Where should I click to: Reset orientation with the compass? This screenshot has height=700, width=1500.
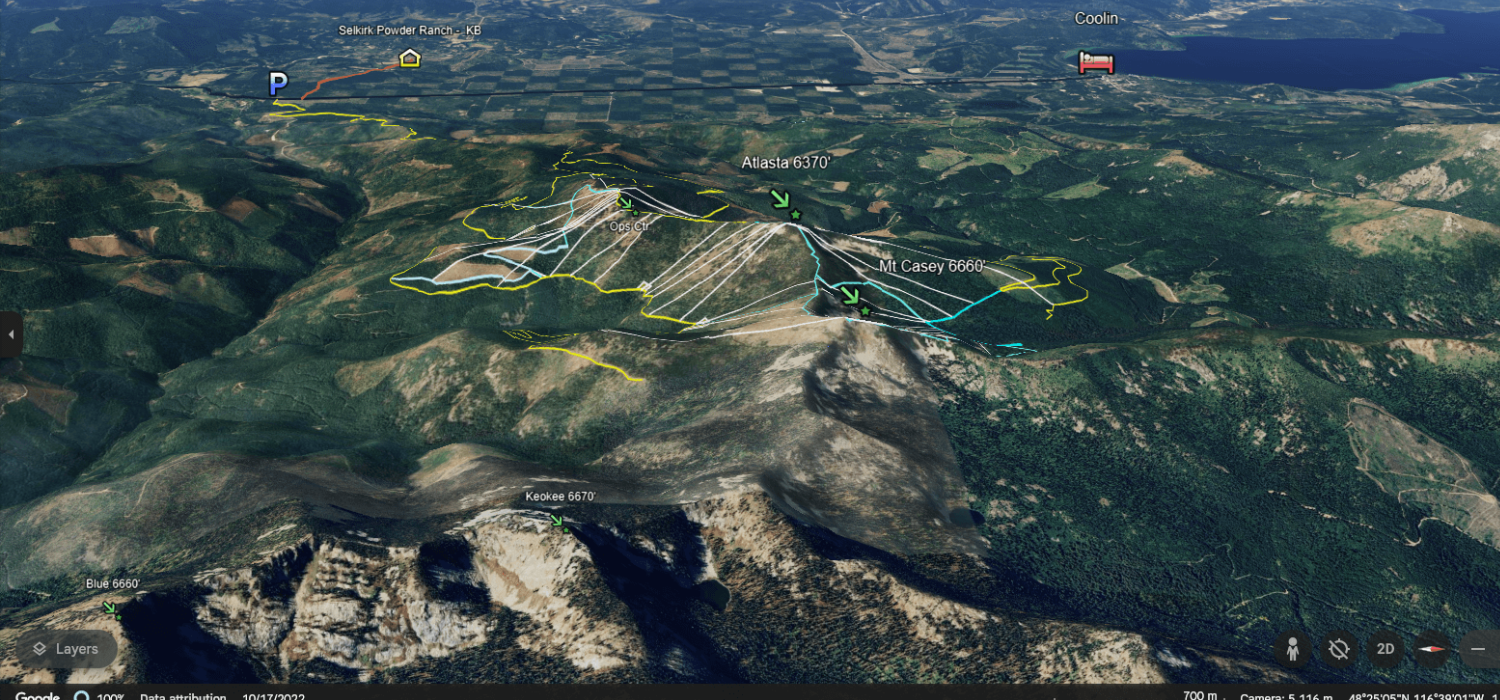pos(1432,649)
